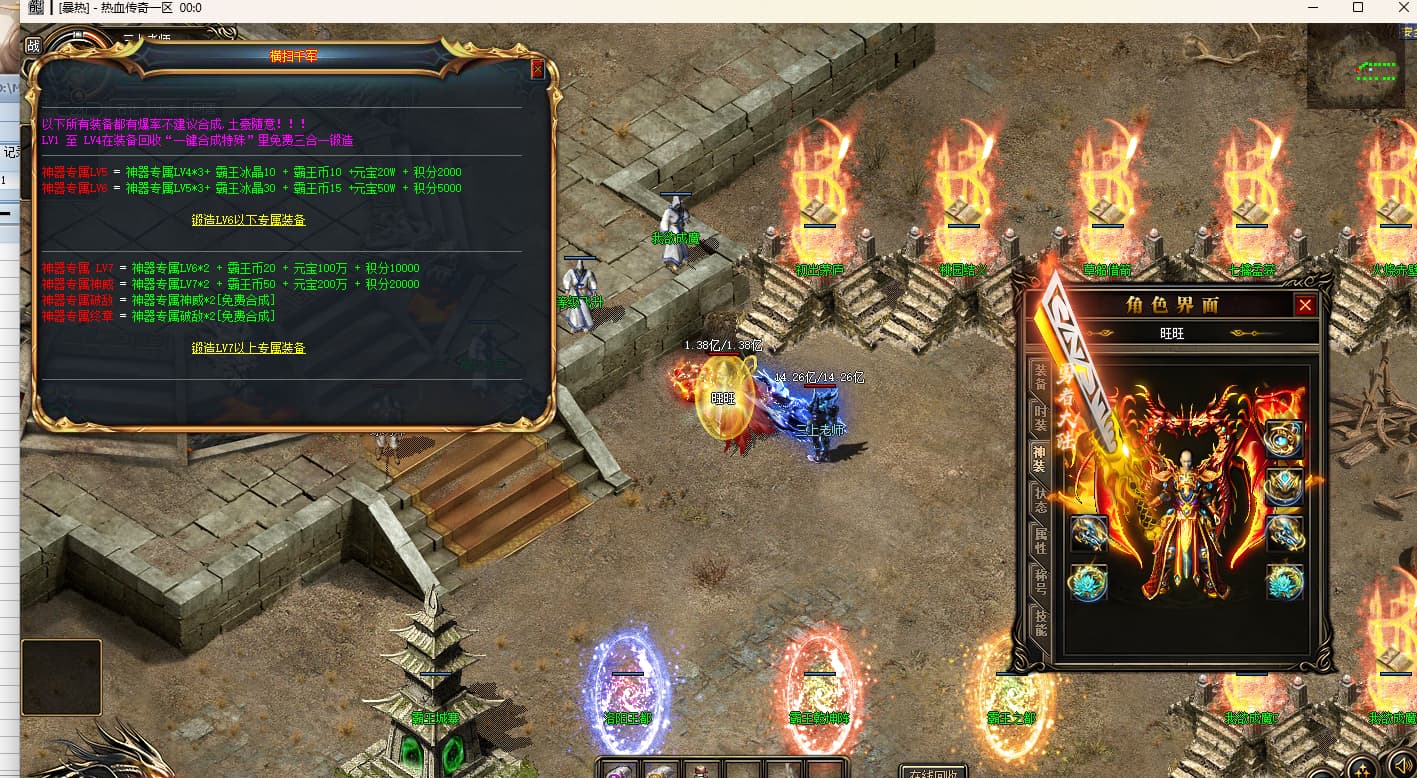
Task: Switch to the 装备 tab
Action: tap(1040, 377)
